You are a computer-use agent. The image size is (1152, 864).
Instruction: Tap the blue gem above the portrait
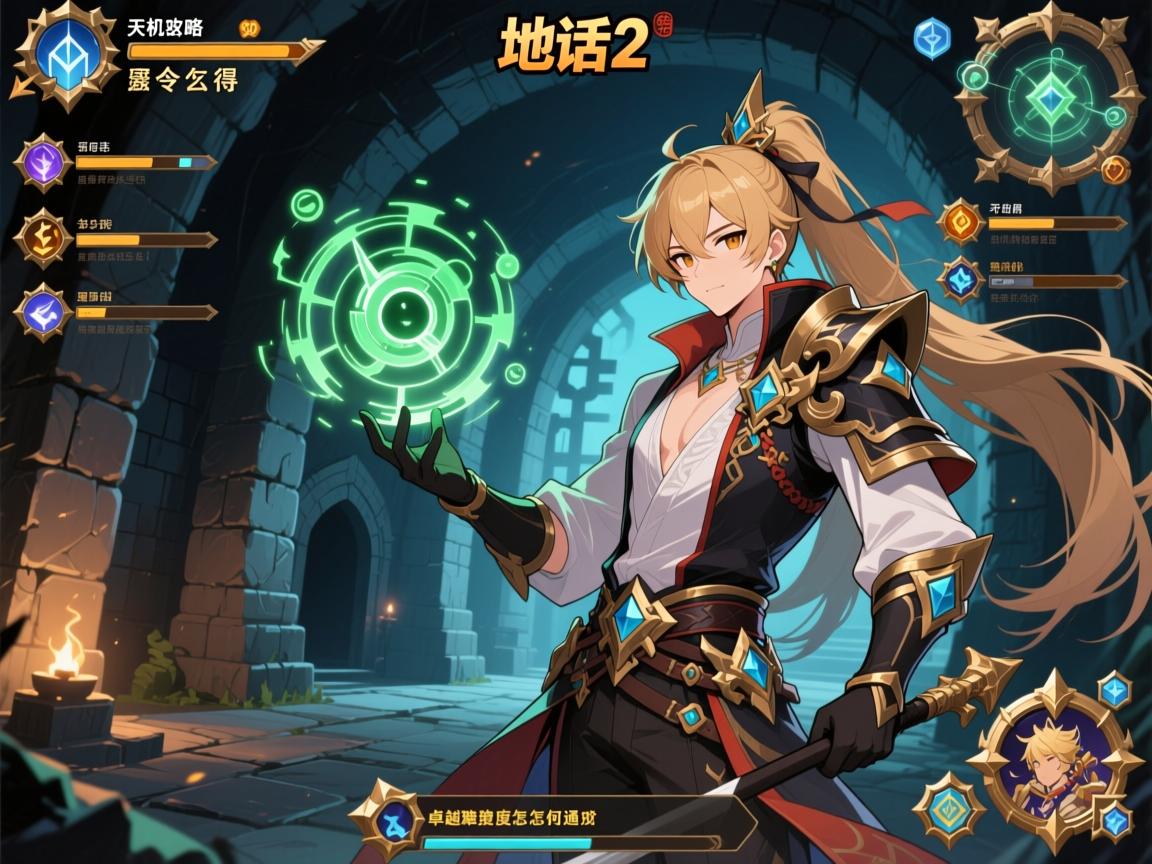1114,689
